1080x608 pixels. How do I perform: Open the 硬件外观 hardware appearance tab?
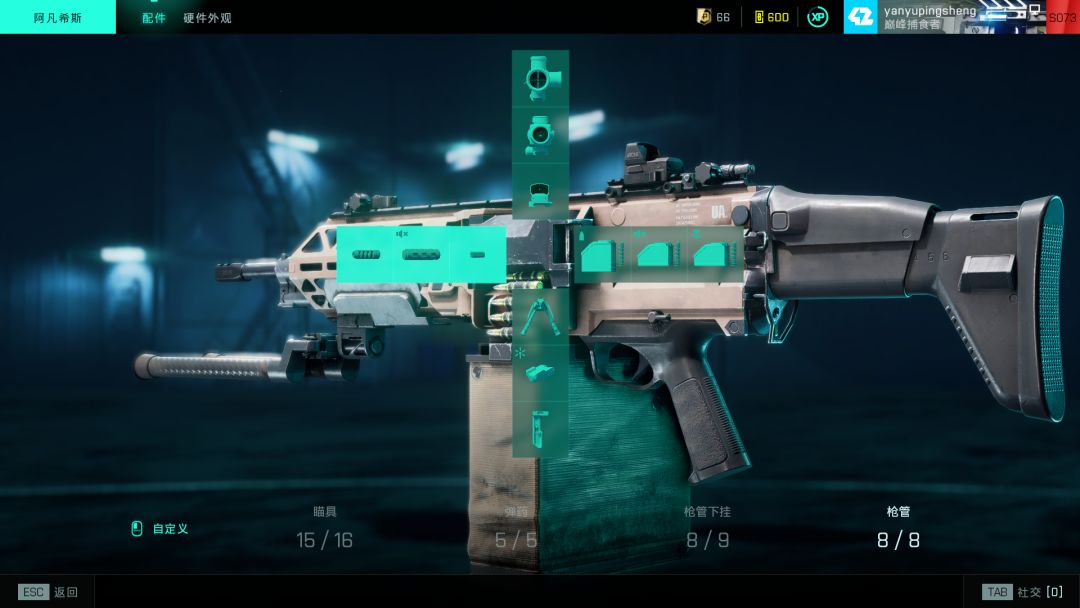coord(207,18)
